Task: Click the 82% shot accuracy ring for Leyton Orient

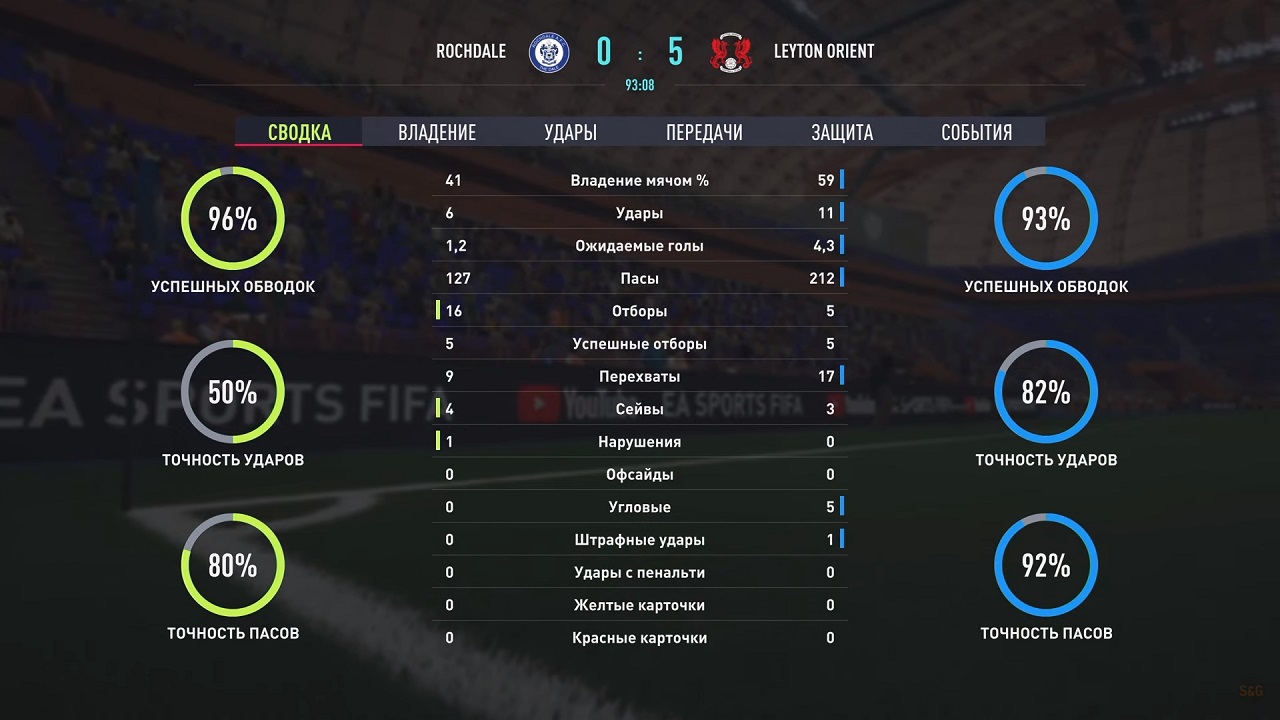Action: click(x=1046, y=393)
